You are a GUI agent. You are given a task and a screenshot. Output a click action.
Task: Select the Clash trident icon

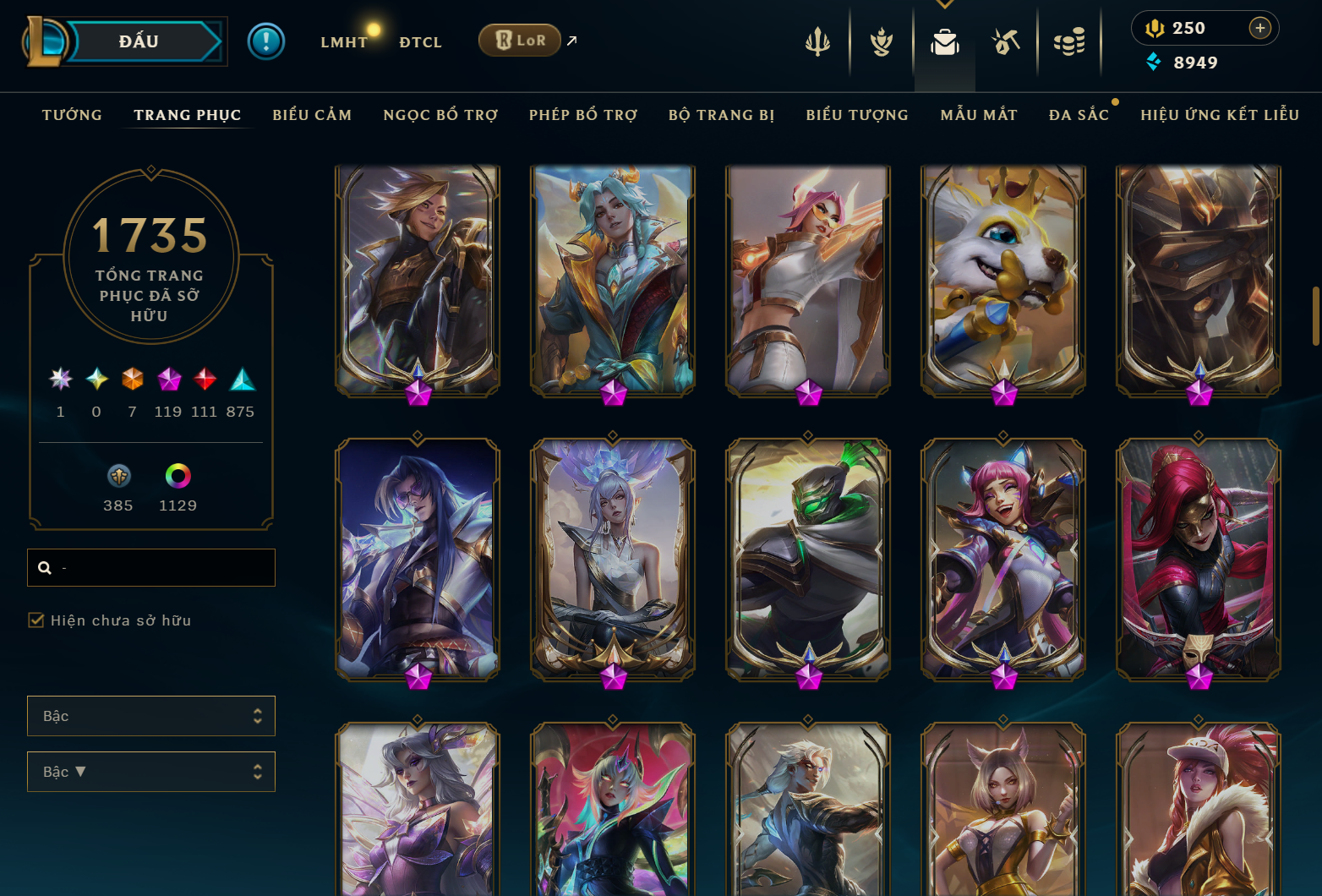pos(817,41)
